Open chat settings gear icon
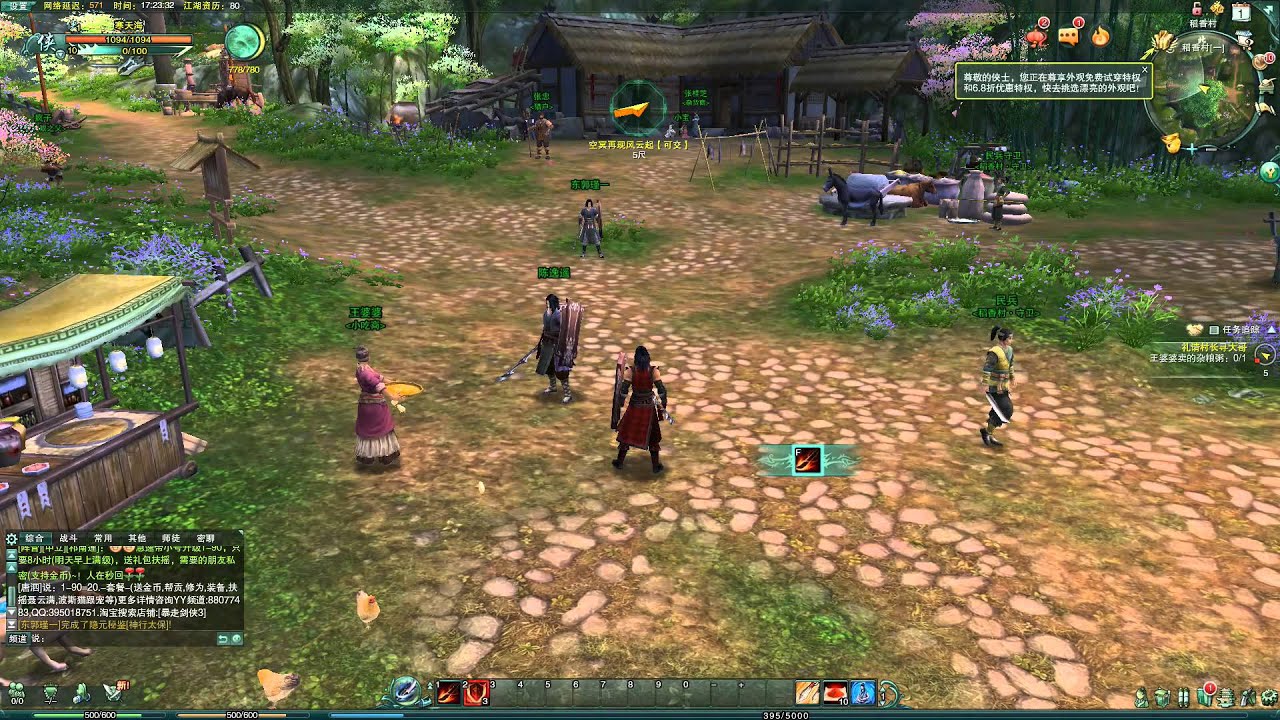The image size is (1280, 720). (x=11, y=538)
